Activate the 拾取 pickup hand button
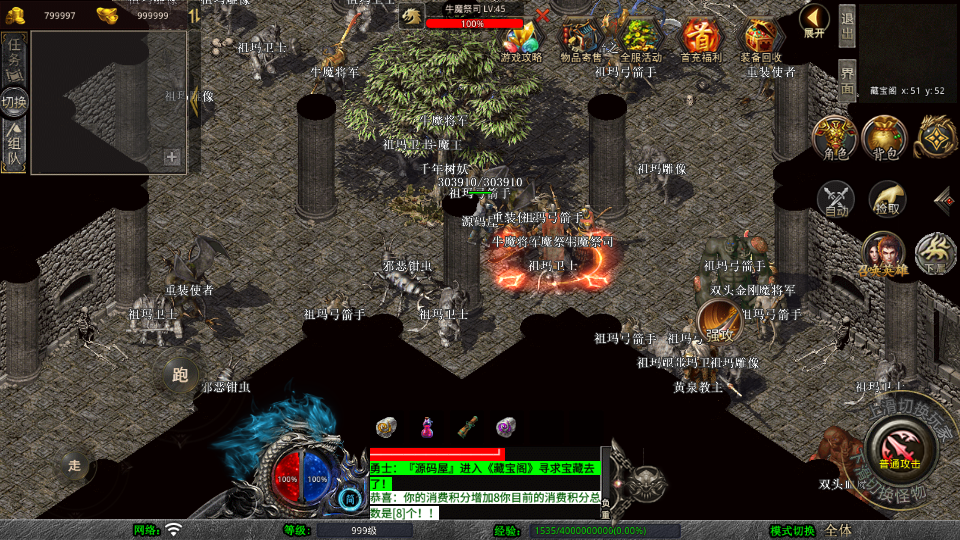 click(x=887, y=199)
